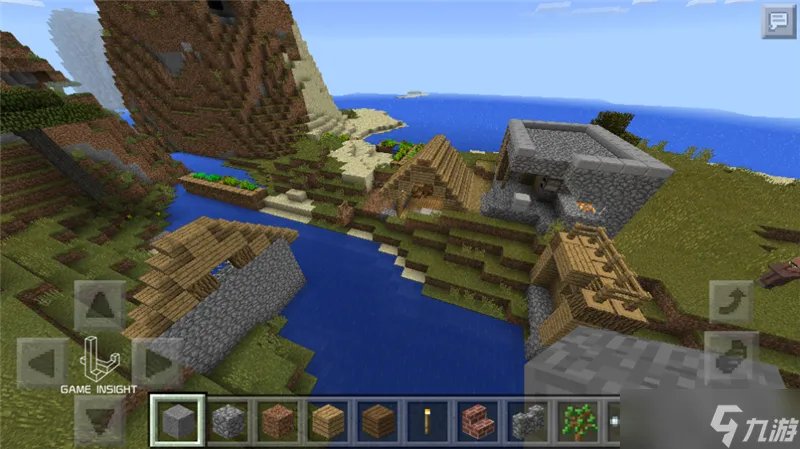This screenshot has width=800, height=449.
Task: Pick the dark wooden planks slot
Action: pyautogui.click(x=378, y=421)
